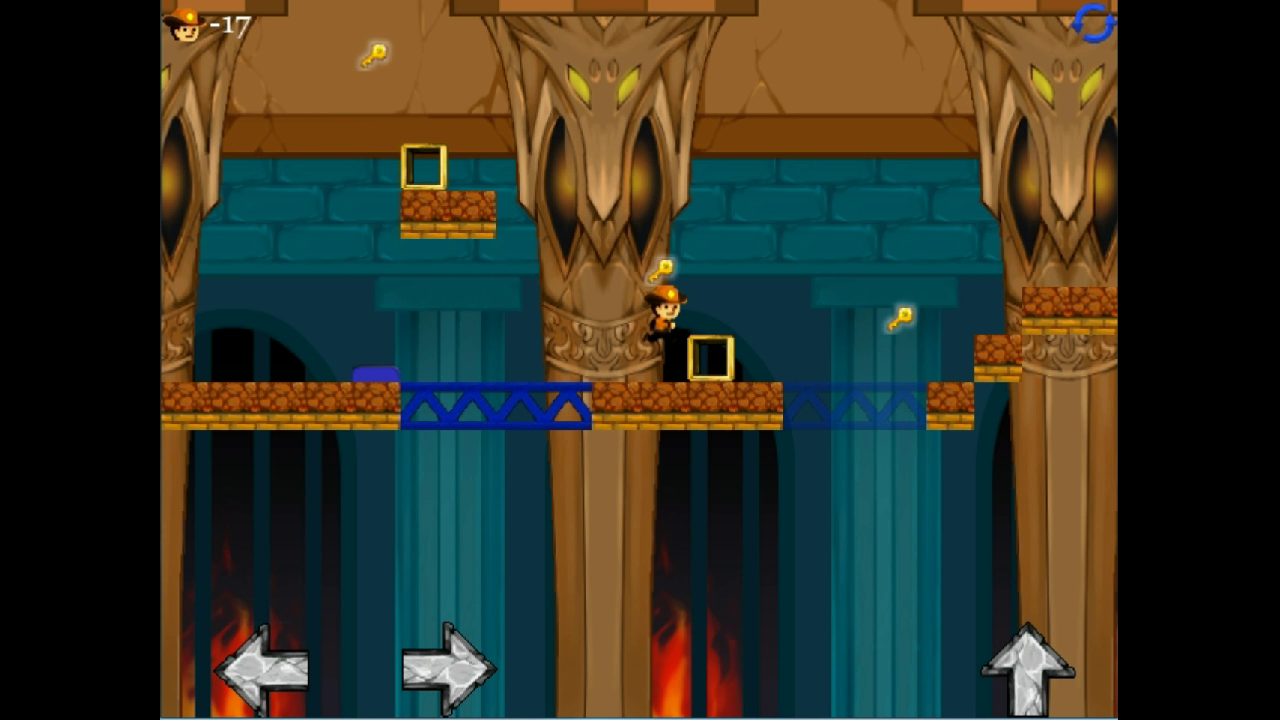Image resolution: width=1280 pixels, height=720 pixels.
Task: Click the lock frame next to the player
Action: pyautogui.click(x=709, y=356)
